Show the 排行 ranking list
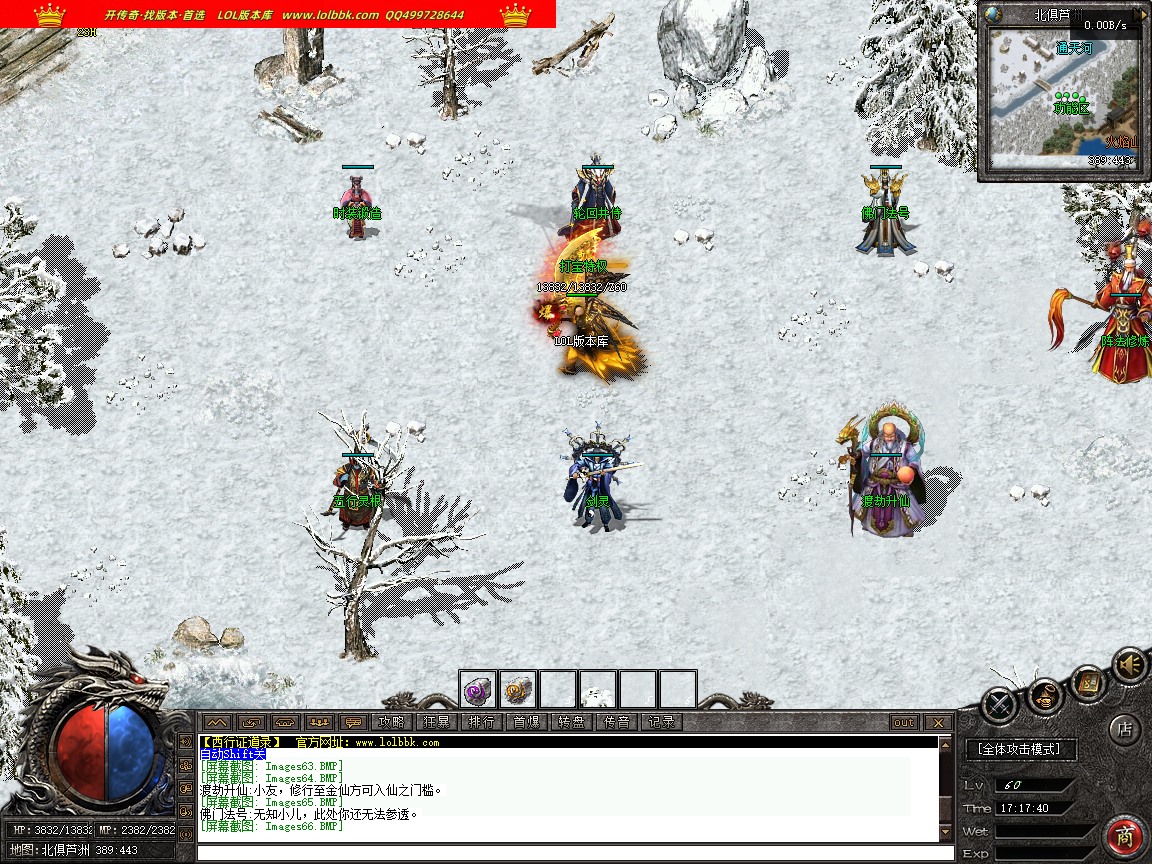Screen dimensions: 1152x864 click(x=481, y=722)
